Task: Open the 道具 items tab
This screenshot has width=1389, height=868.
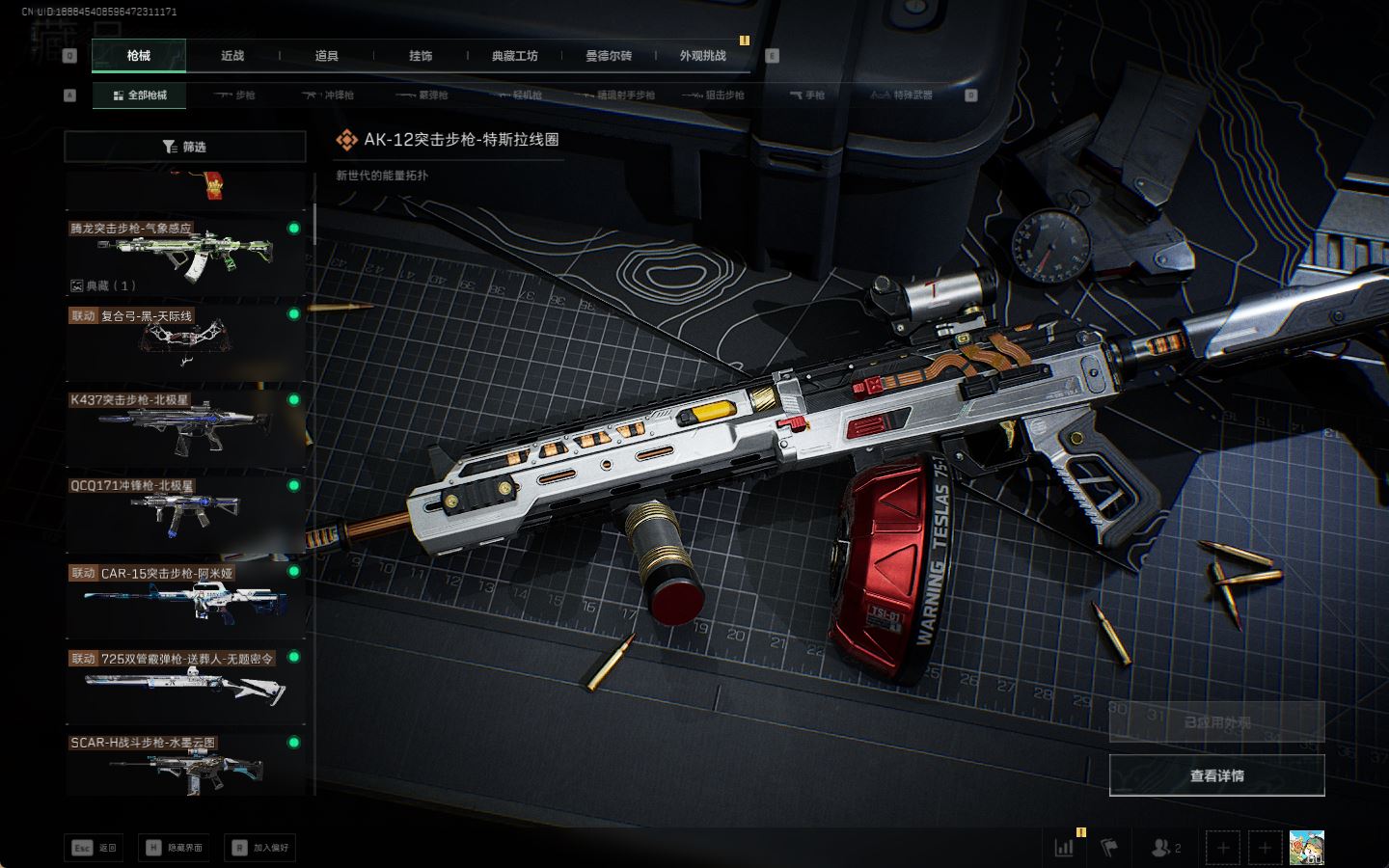Action: 326,56
